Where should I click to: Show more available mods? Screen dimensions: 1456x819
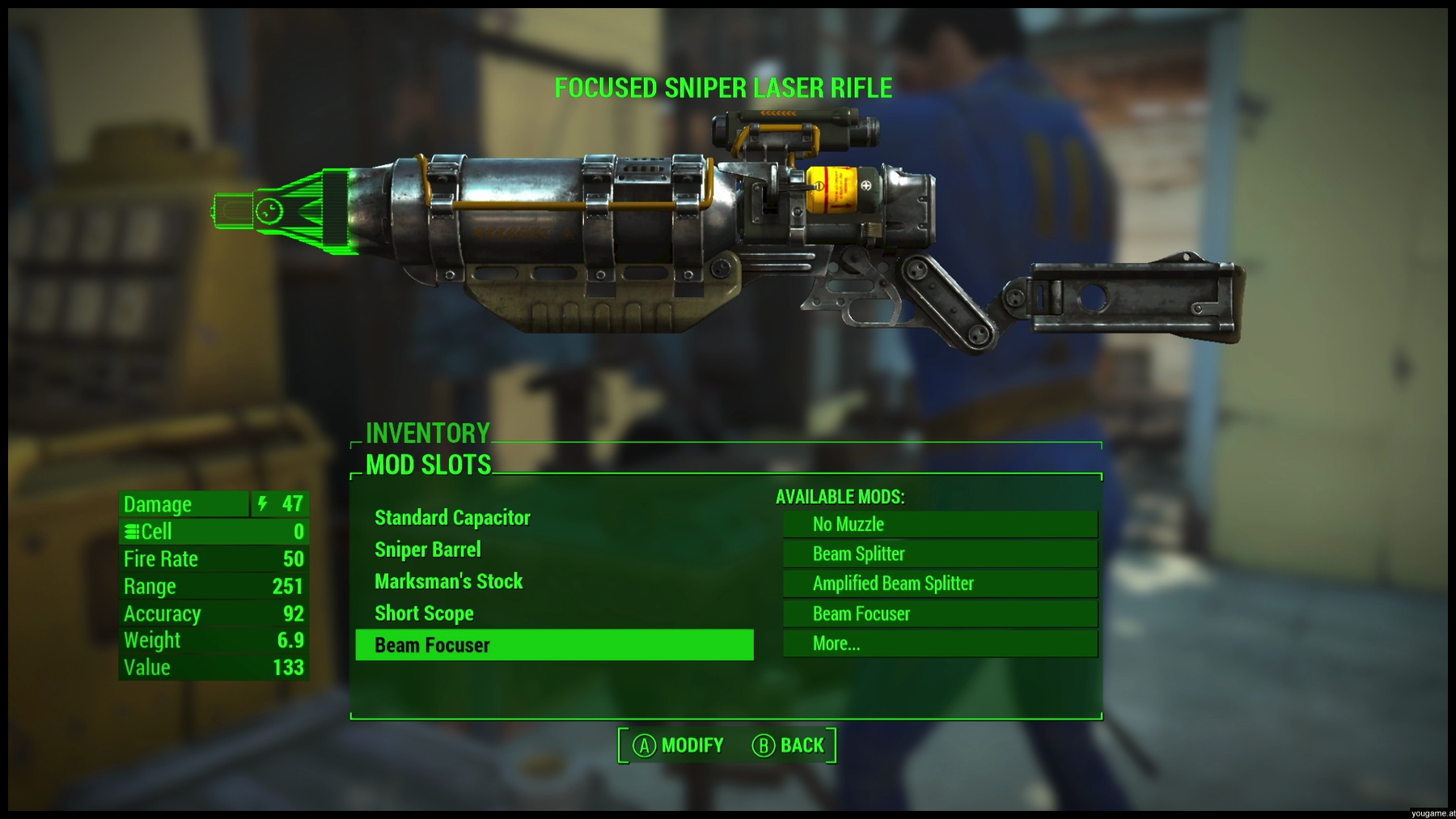(x=940, y=643)
